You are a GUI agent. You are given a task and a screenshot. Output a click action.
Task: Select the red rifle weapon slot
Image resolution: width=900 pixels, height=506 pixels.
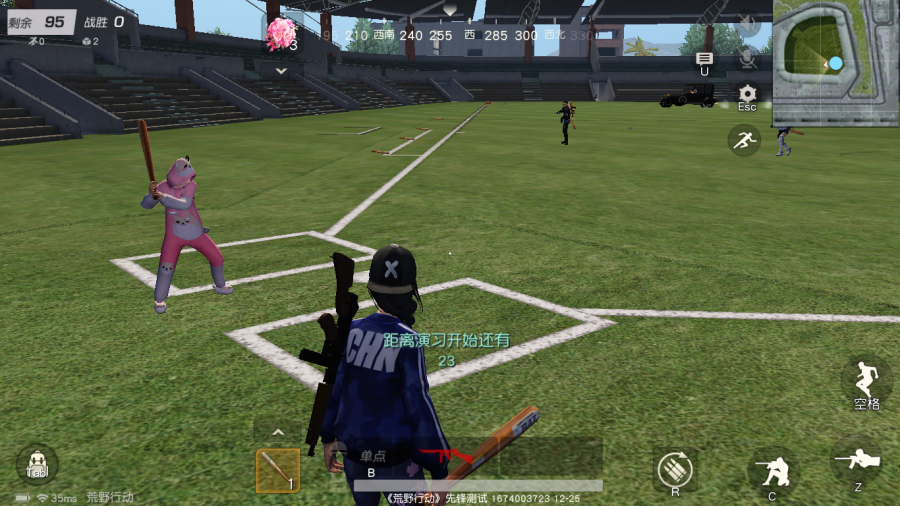click(436, 457)
